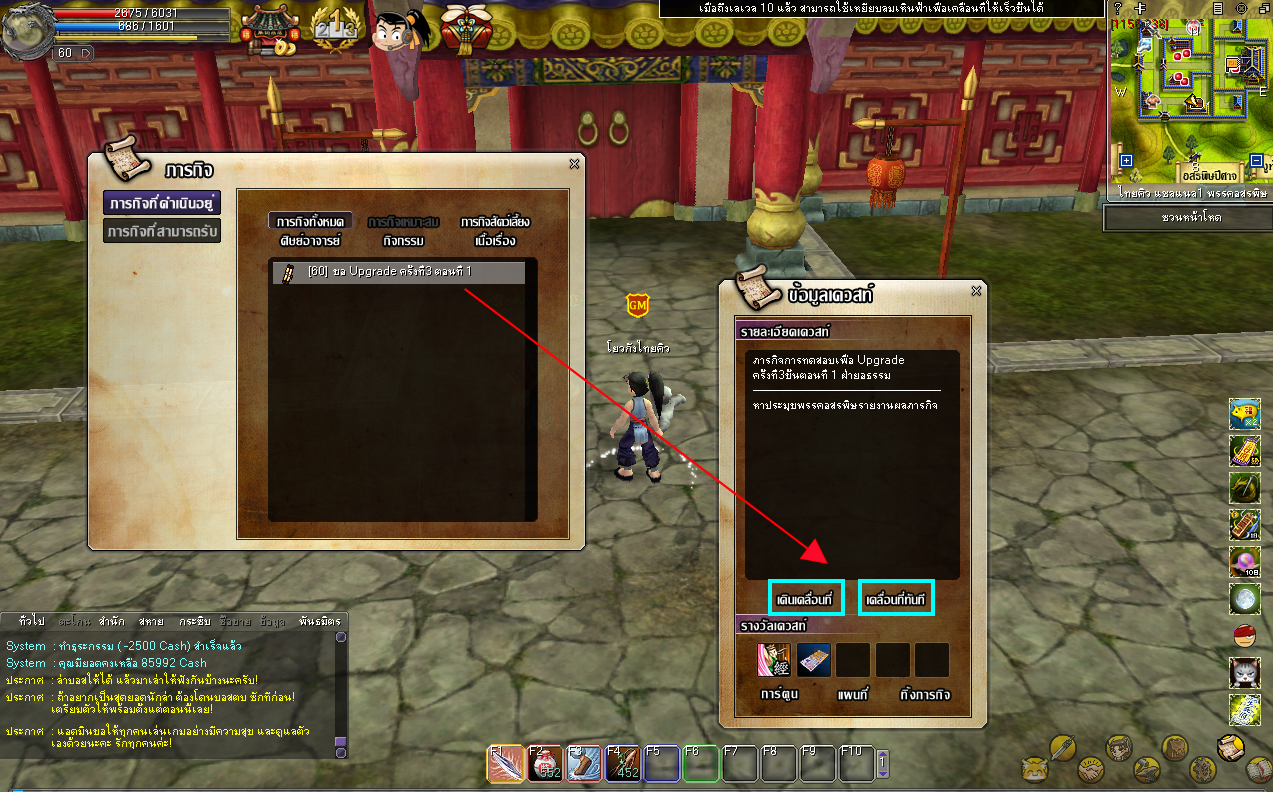Viewport: 1273px width, 792px height.
Task: Use the F2 potion jar hotbar slot
Action: click(x=545, y=766)
